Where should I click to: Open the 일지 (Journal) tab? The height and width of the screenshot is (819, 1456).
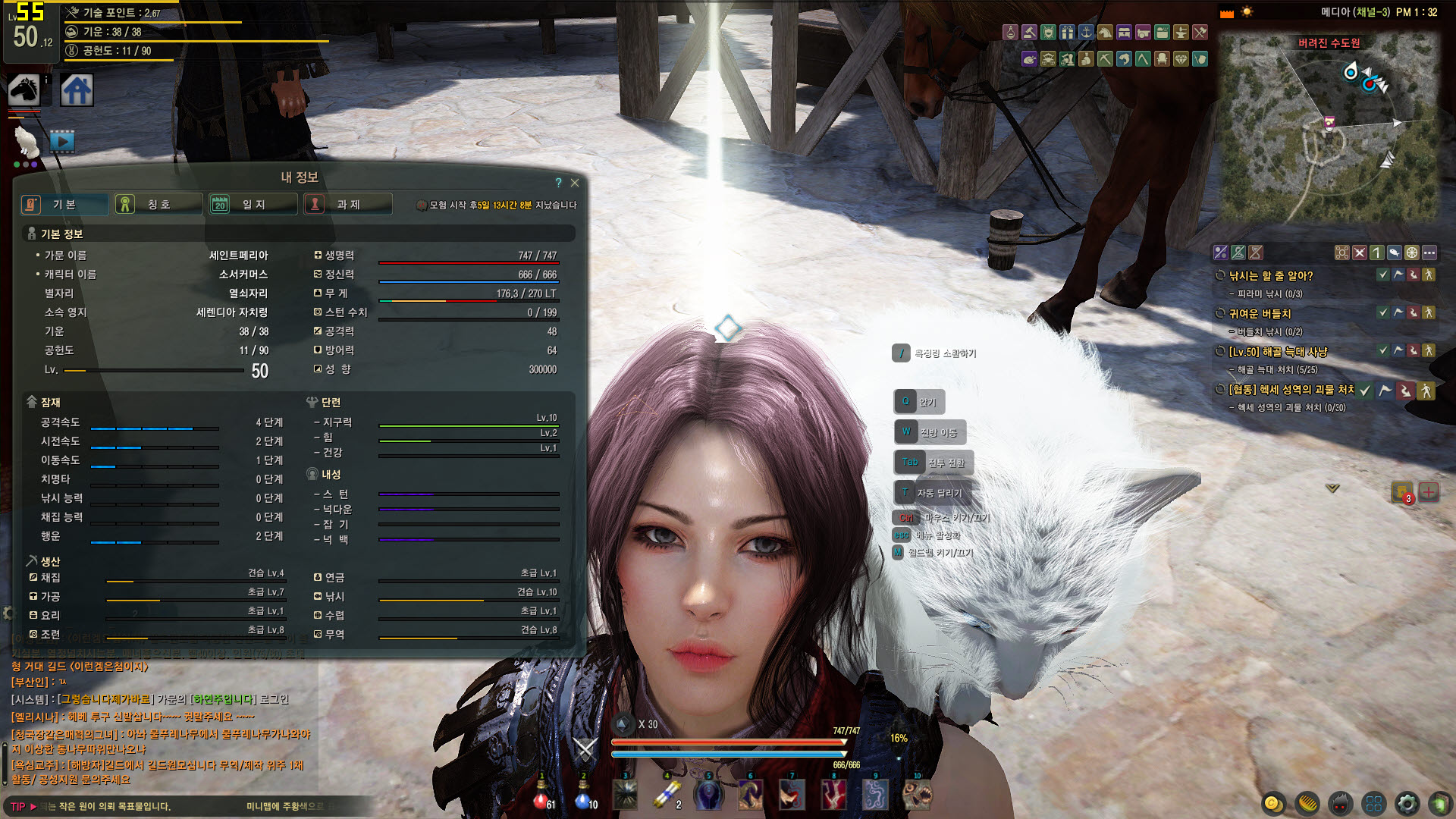[253, 204]
